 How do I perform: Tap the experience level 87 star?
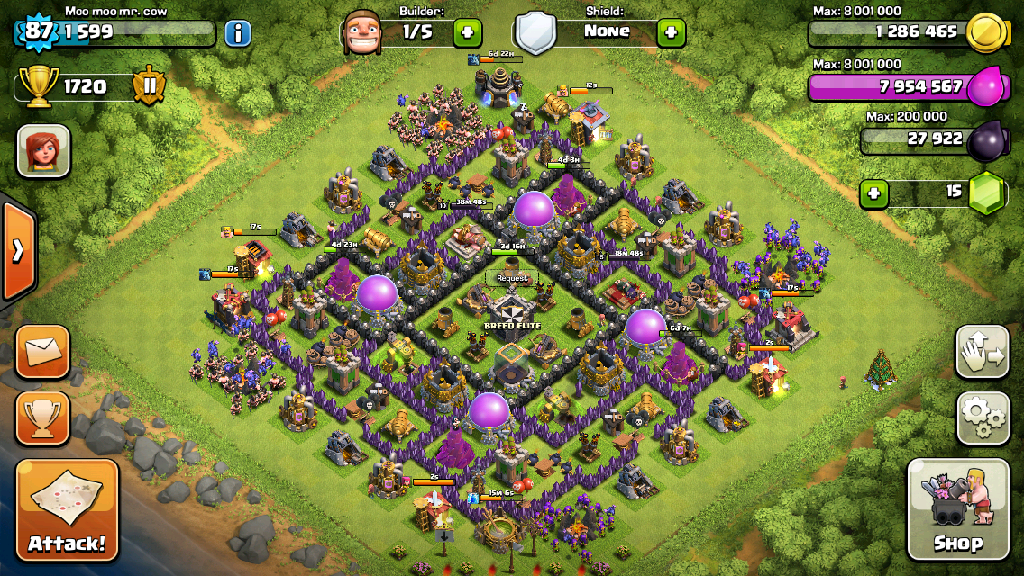(x=38, y=30)
